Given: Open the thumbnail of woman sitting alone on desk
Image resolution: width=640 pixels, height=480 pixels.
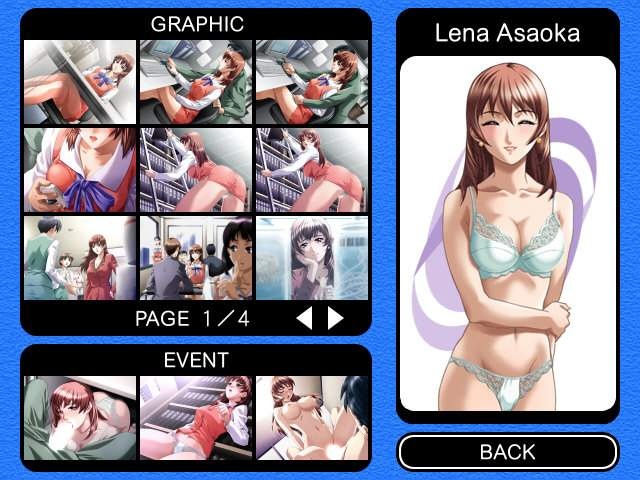Looking at the screenshot, I should (79, 82).
